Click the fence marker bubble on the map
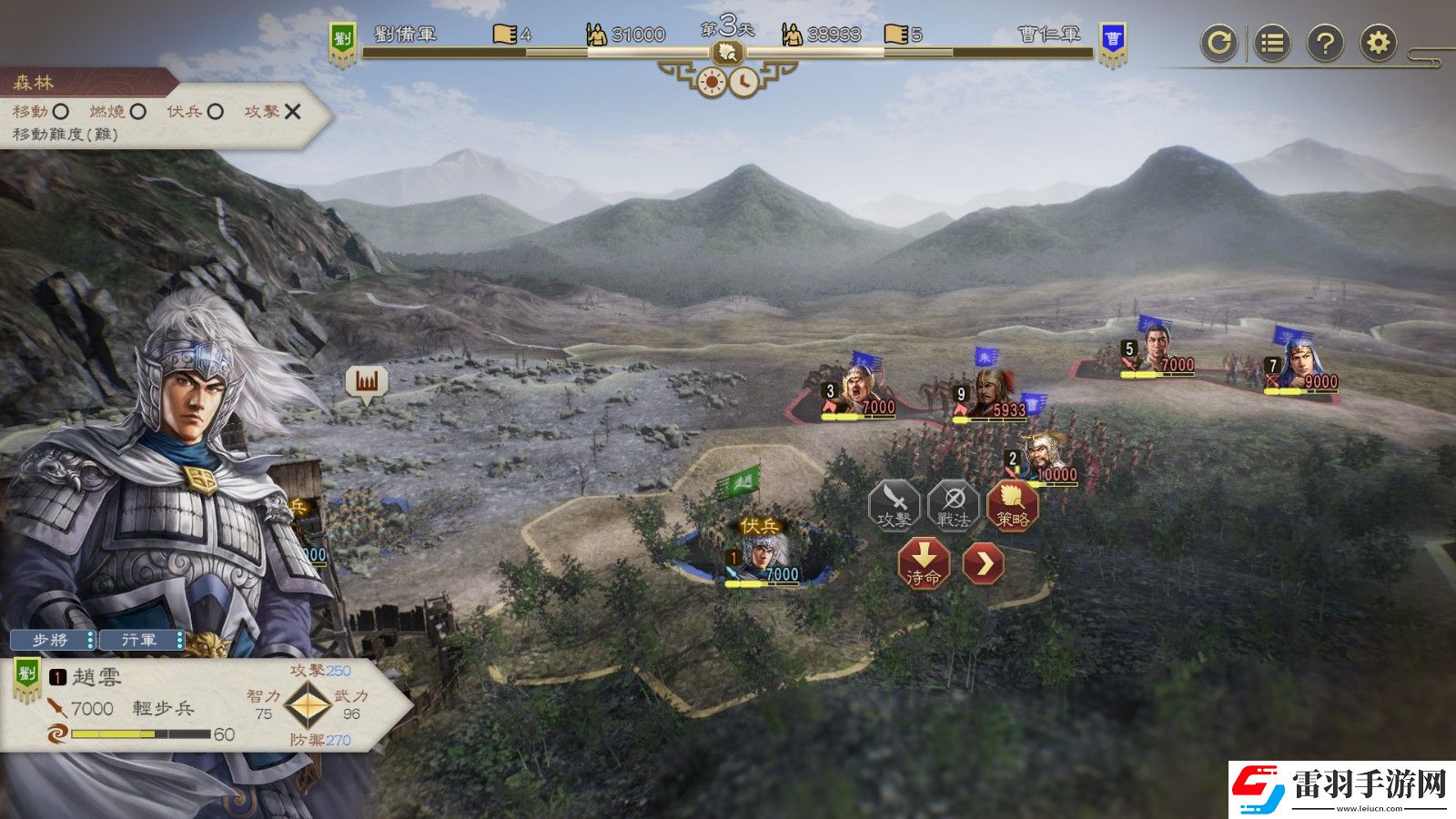Screen dimensions: 1456x819 pyautogui.click(x=367, y=382)
